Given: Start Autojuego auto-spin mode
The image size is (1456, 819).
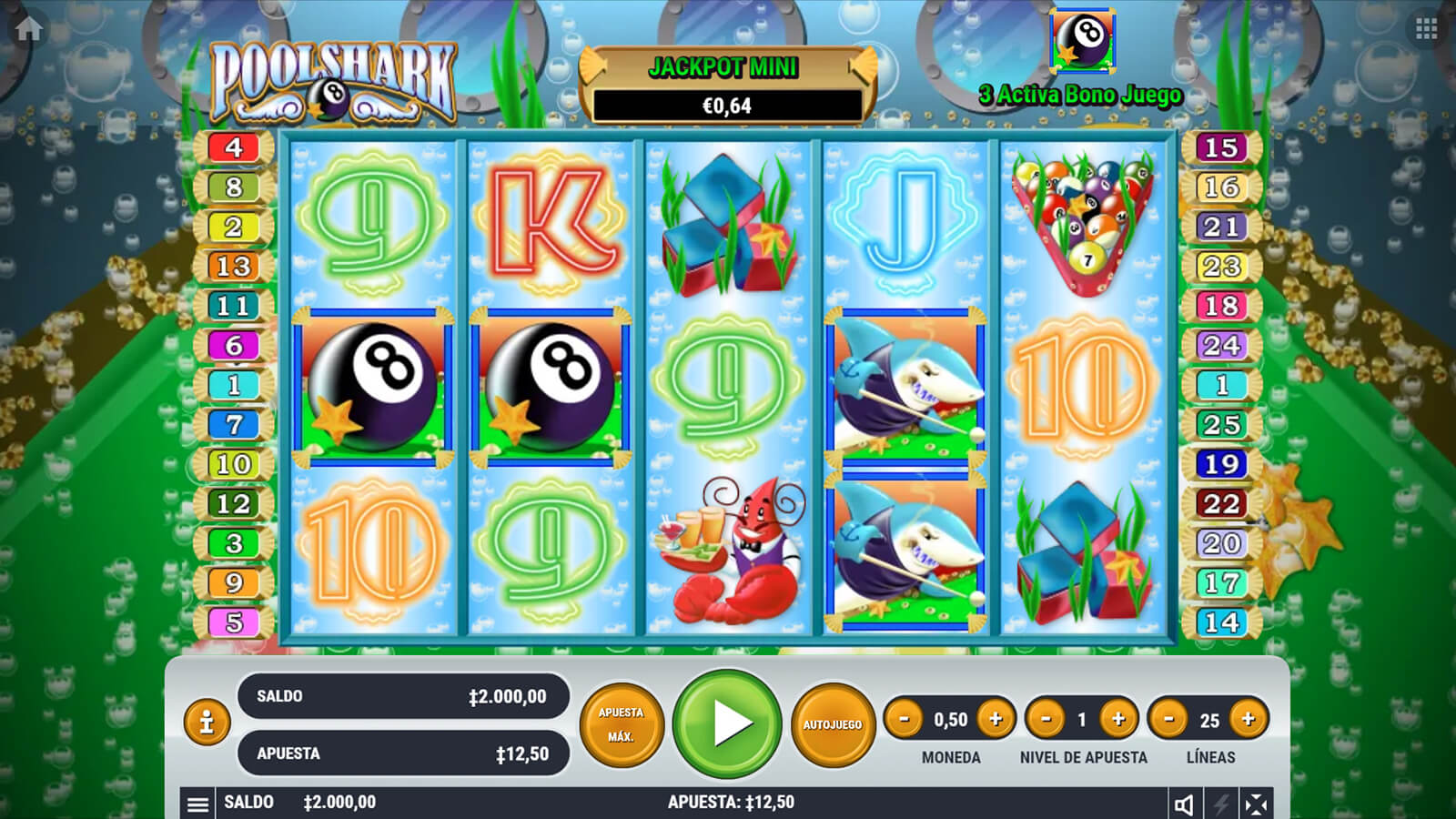Looking at the screenshot, I should pos(832,724).
